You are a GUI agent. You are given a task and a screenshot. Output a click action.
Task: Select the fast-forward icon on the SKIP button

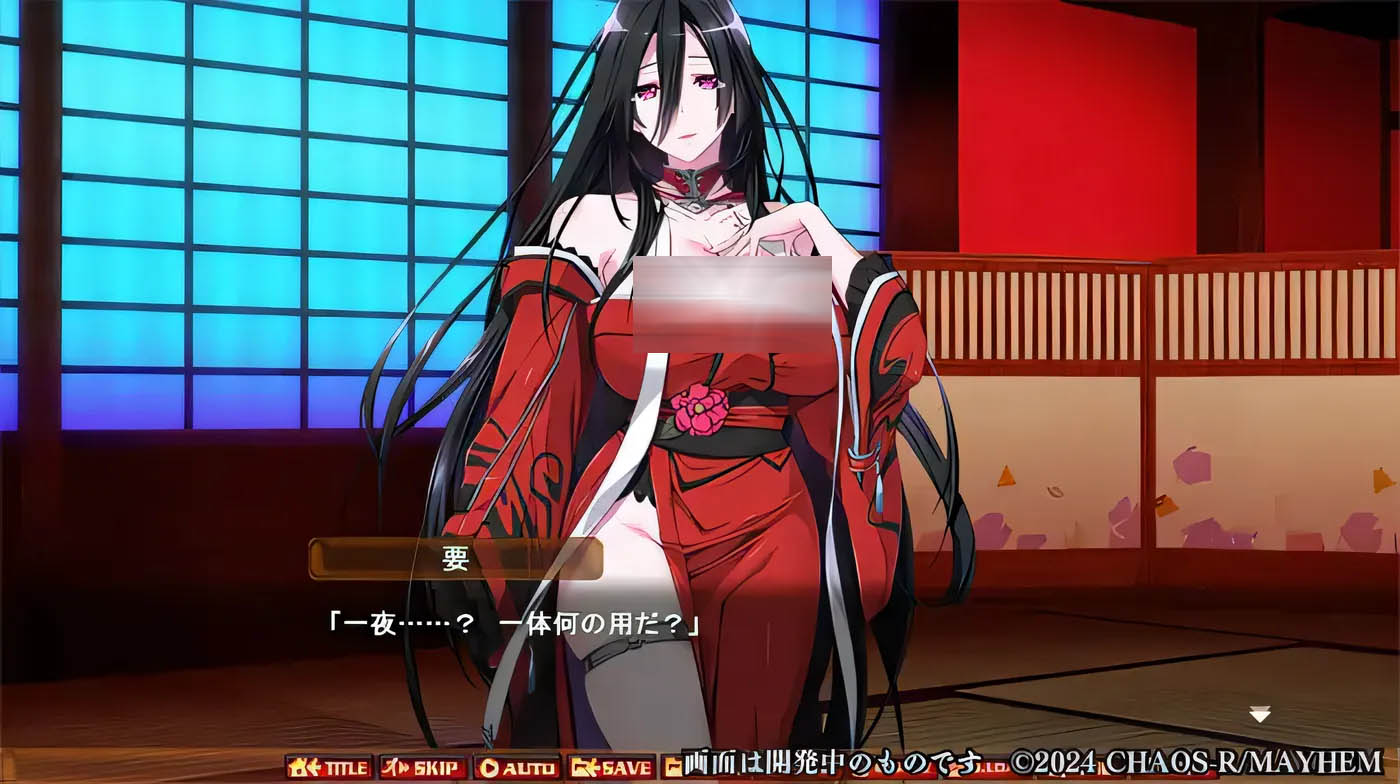click(404, 768)
